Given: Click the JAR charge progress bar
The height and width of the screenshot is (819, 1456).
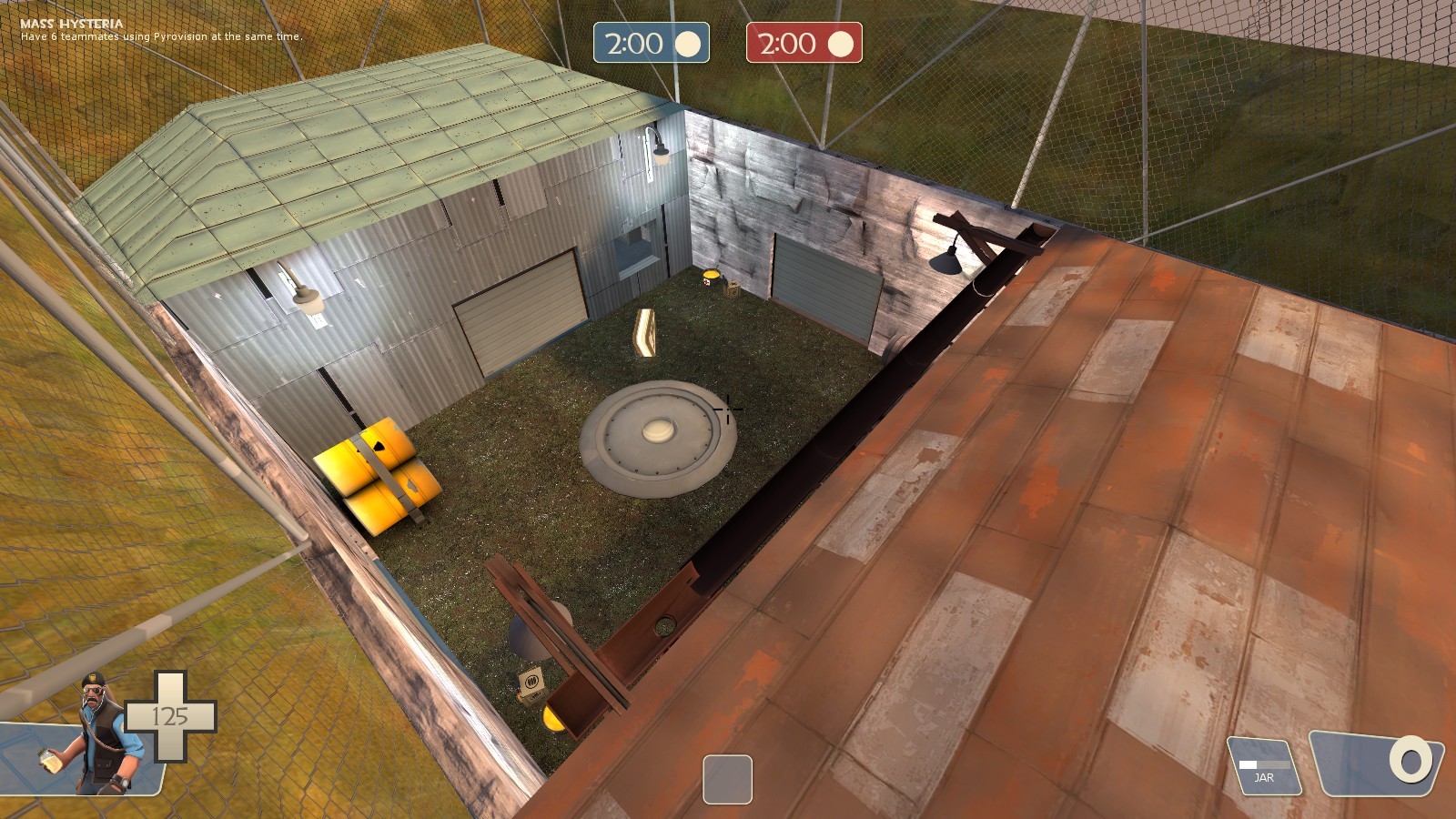Looking at the screenshot, I should [x=1265, y=764].
